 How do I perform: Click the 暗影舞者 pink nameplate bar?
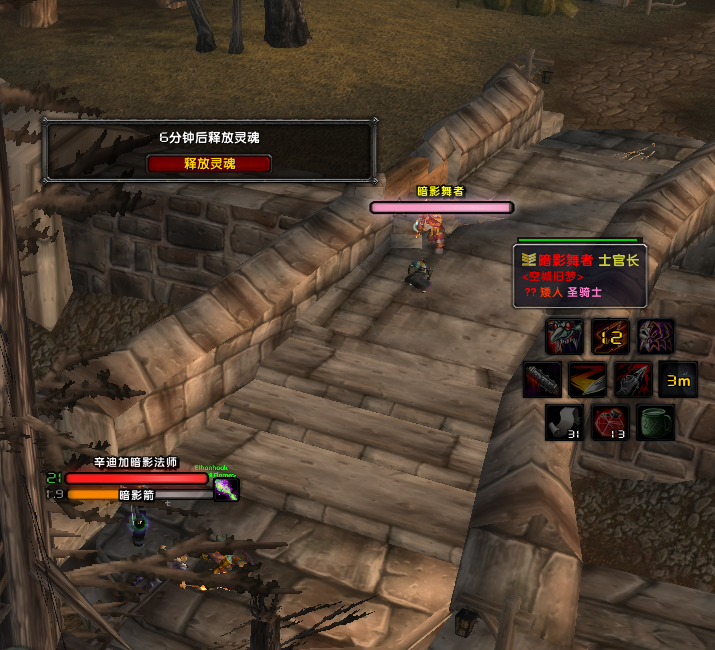tap(441, 207)
